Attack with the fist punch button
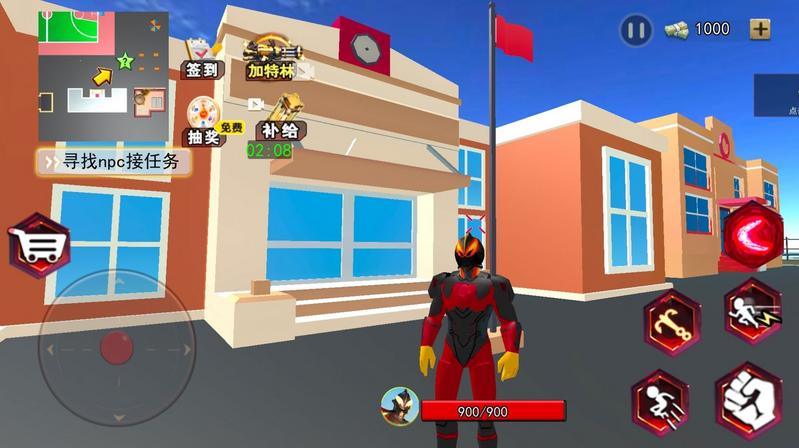 748,398
